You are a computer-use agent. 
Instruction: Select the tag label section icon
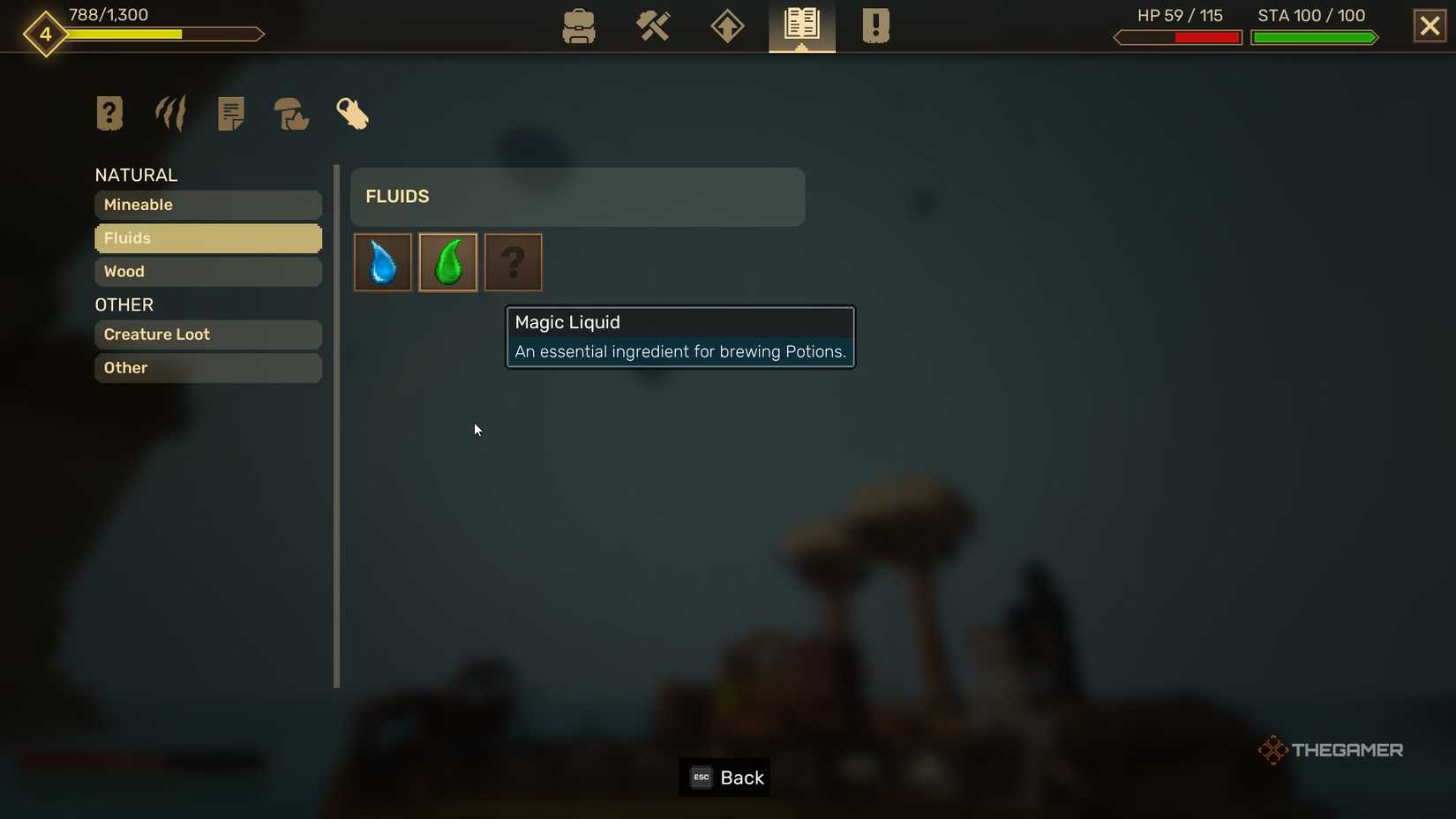[352, 113]
